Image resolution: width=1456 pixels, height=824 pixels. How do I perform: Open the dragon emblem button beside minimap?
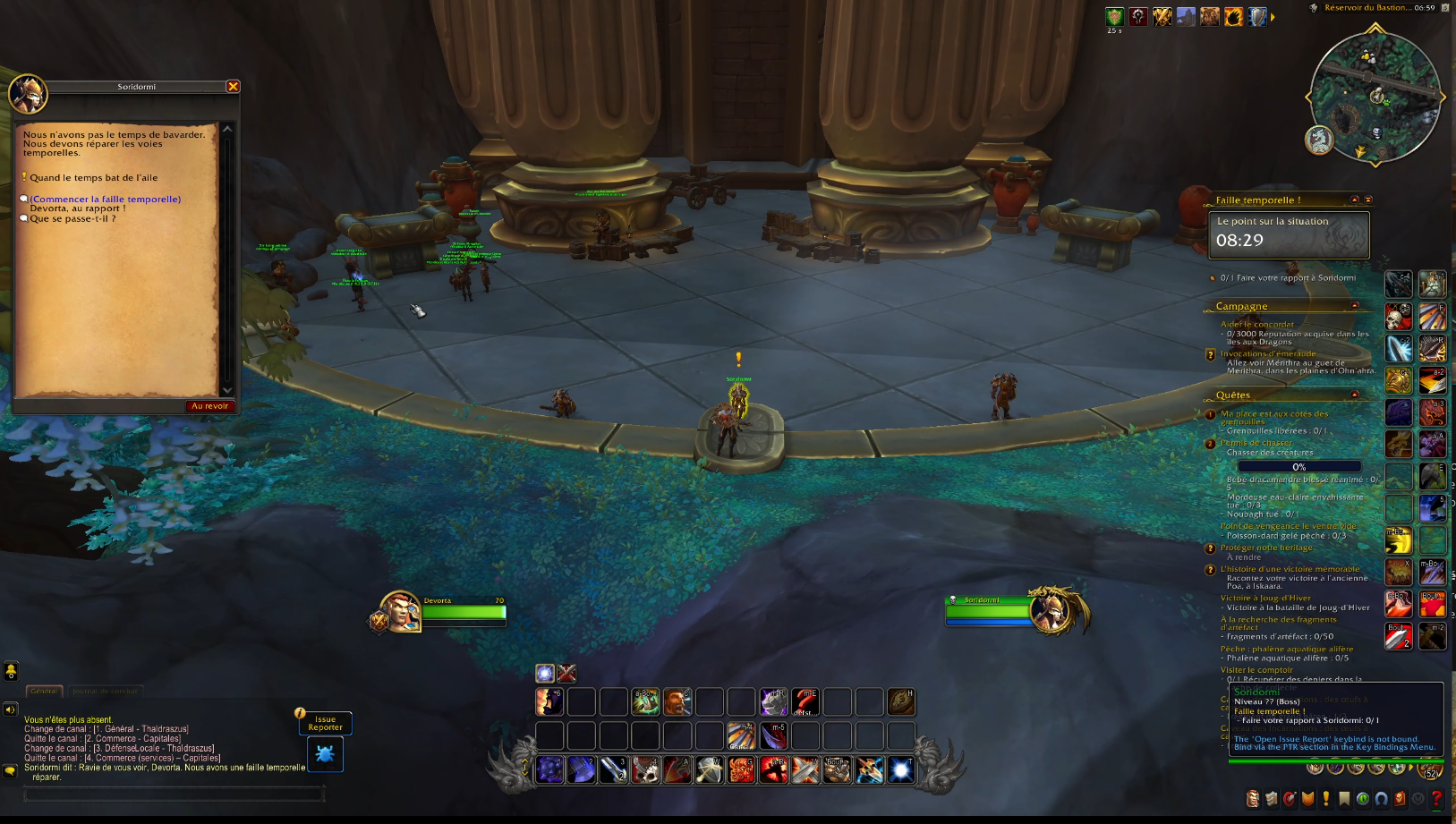click(x=1319, y=140)
